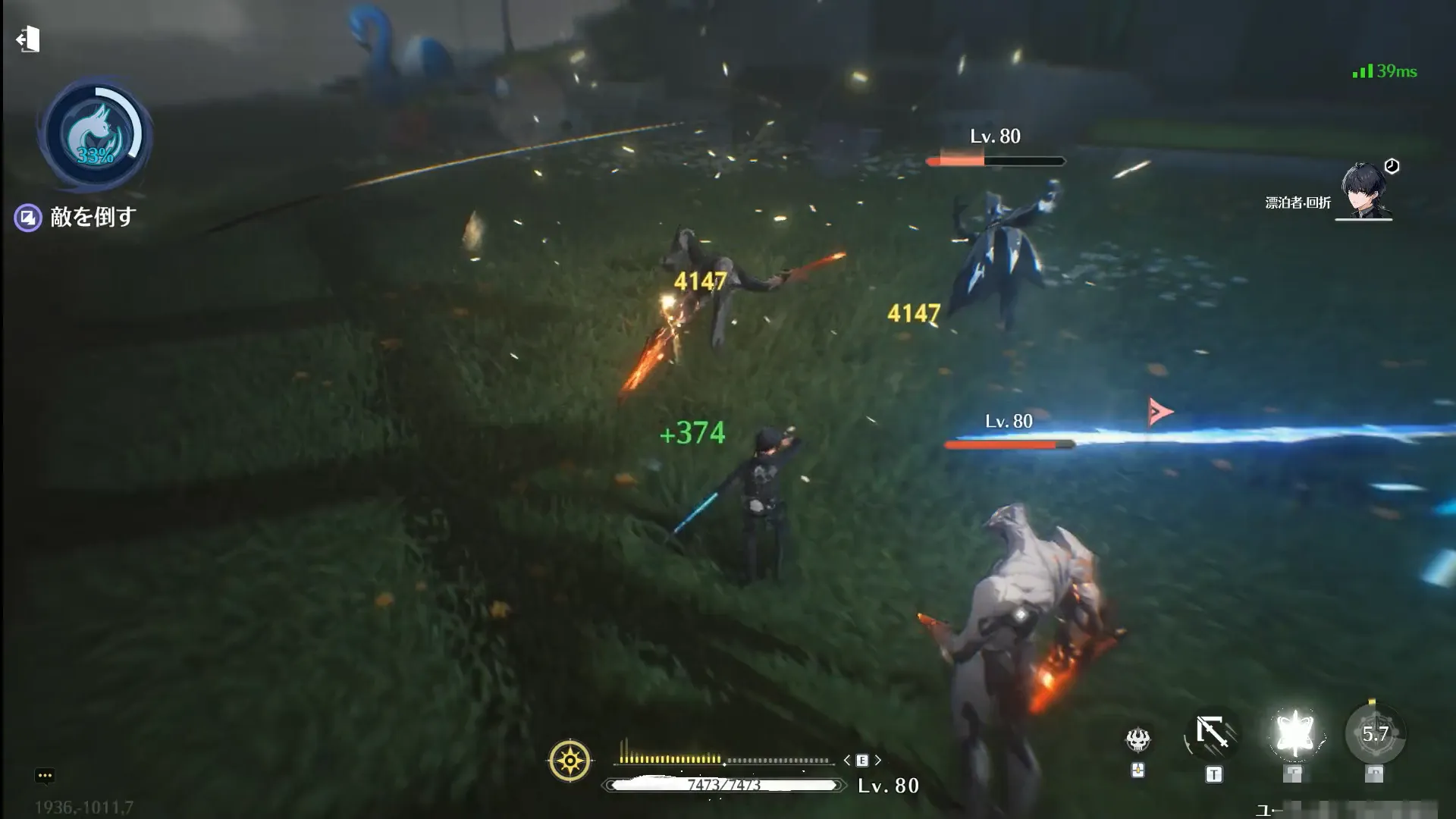Click the golden compass wheel icon
This screenshot has width=1456, height=819.
click(570, 760)
